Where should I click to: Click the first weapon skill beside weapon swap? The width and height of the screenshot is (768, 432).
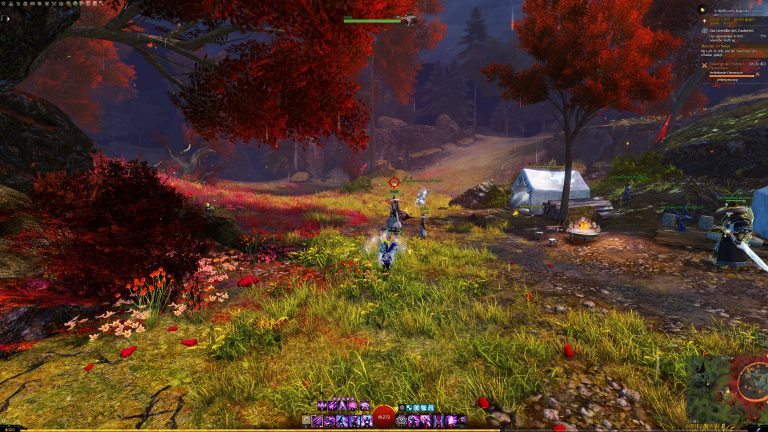(x=317, y=421)
